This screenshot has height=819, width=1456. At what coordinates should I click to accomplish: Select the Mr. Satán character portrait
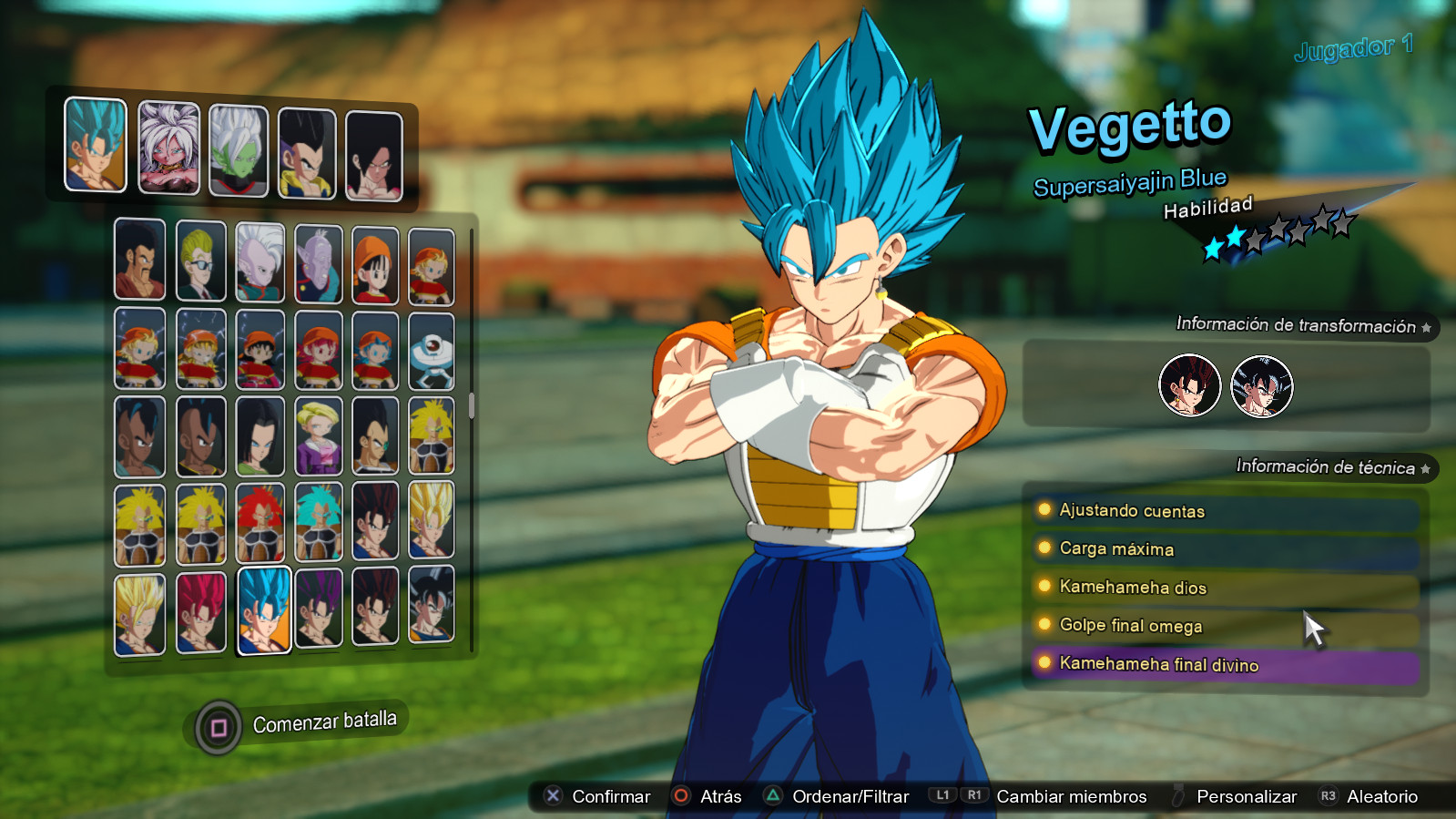139,261
